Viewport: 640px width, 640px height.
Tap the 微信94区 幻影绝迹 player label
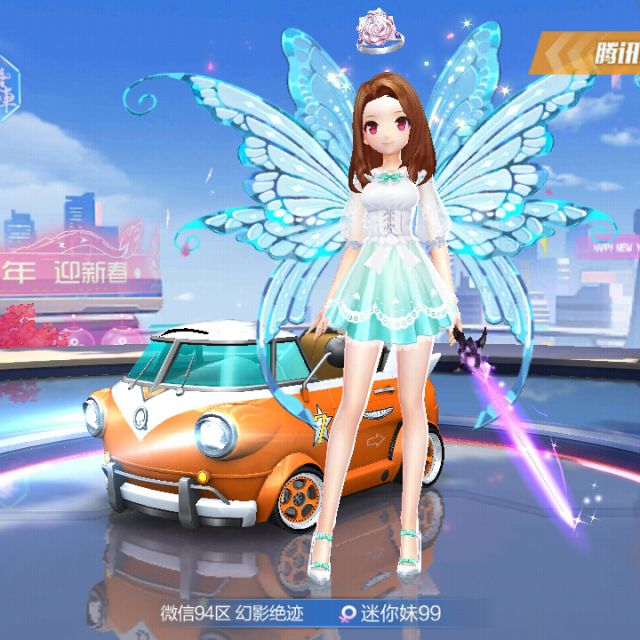pos(230,612)
